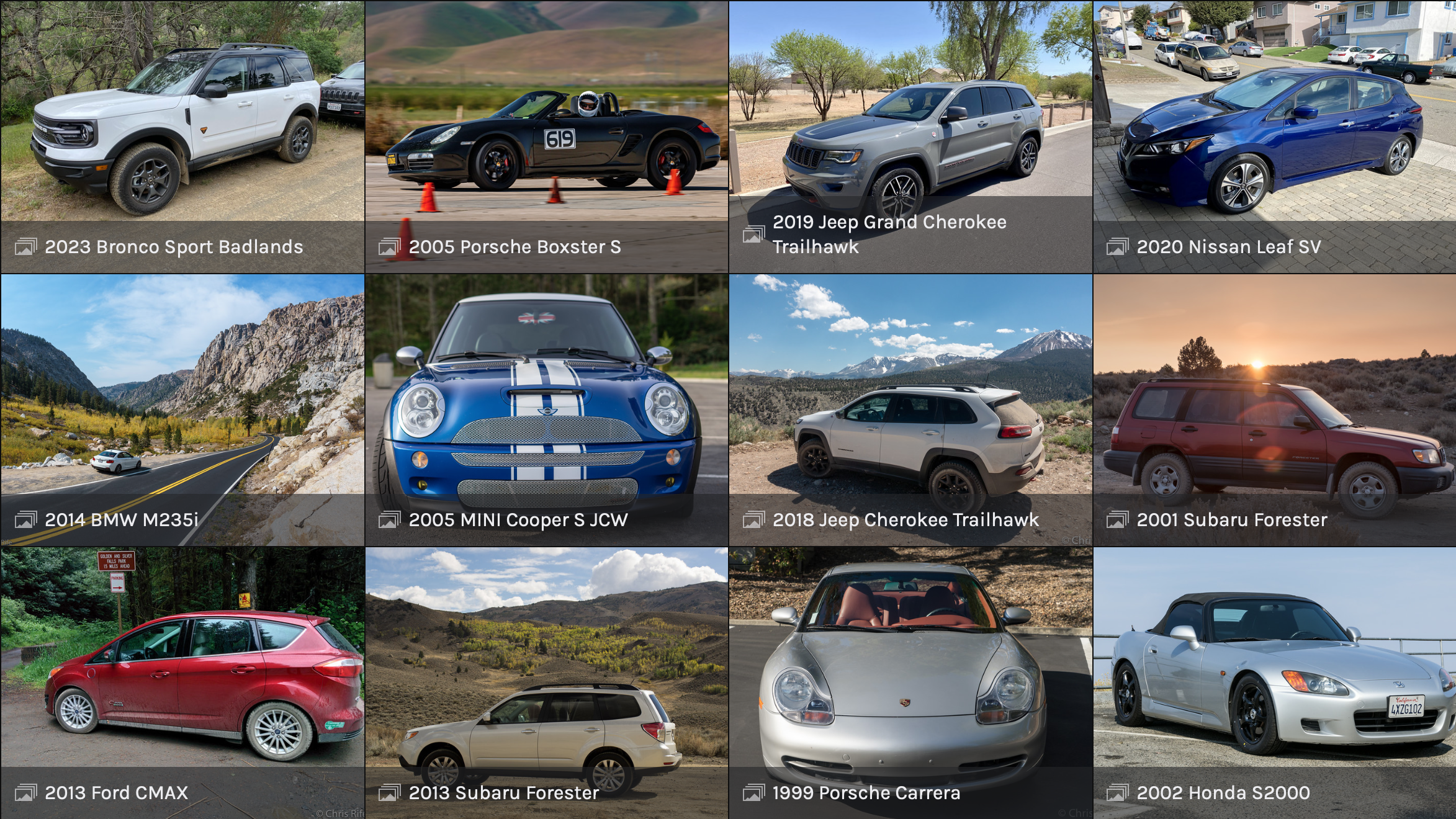
Task: Open the 2005 MINI Cooper S JCW tile
Action: [x=546, y=409]
